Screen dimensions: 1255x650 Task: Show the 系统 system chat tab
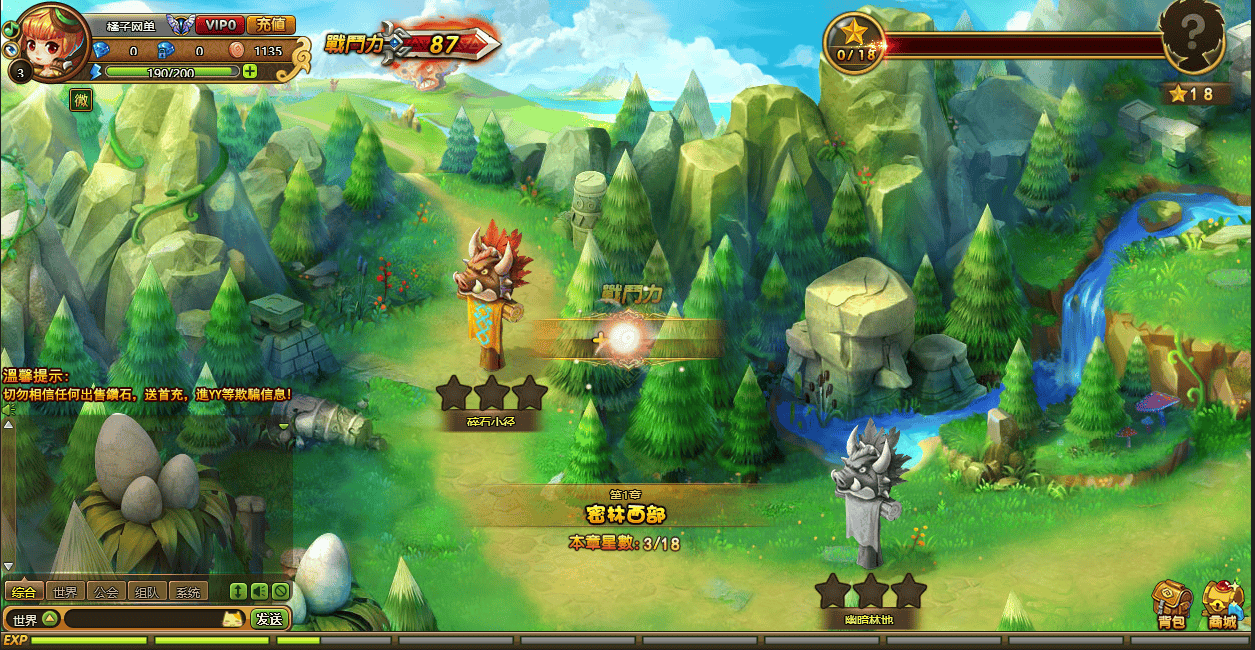tap(187, 591)
